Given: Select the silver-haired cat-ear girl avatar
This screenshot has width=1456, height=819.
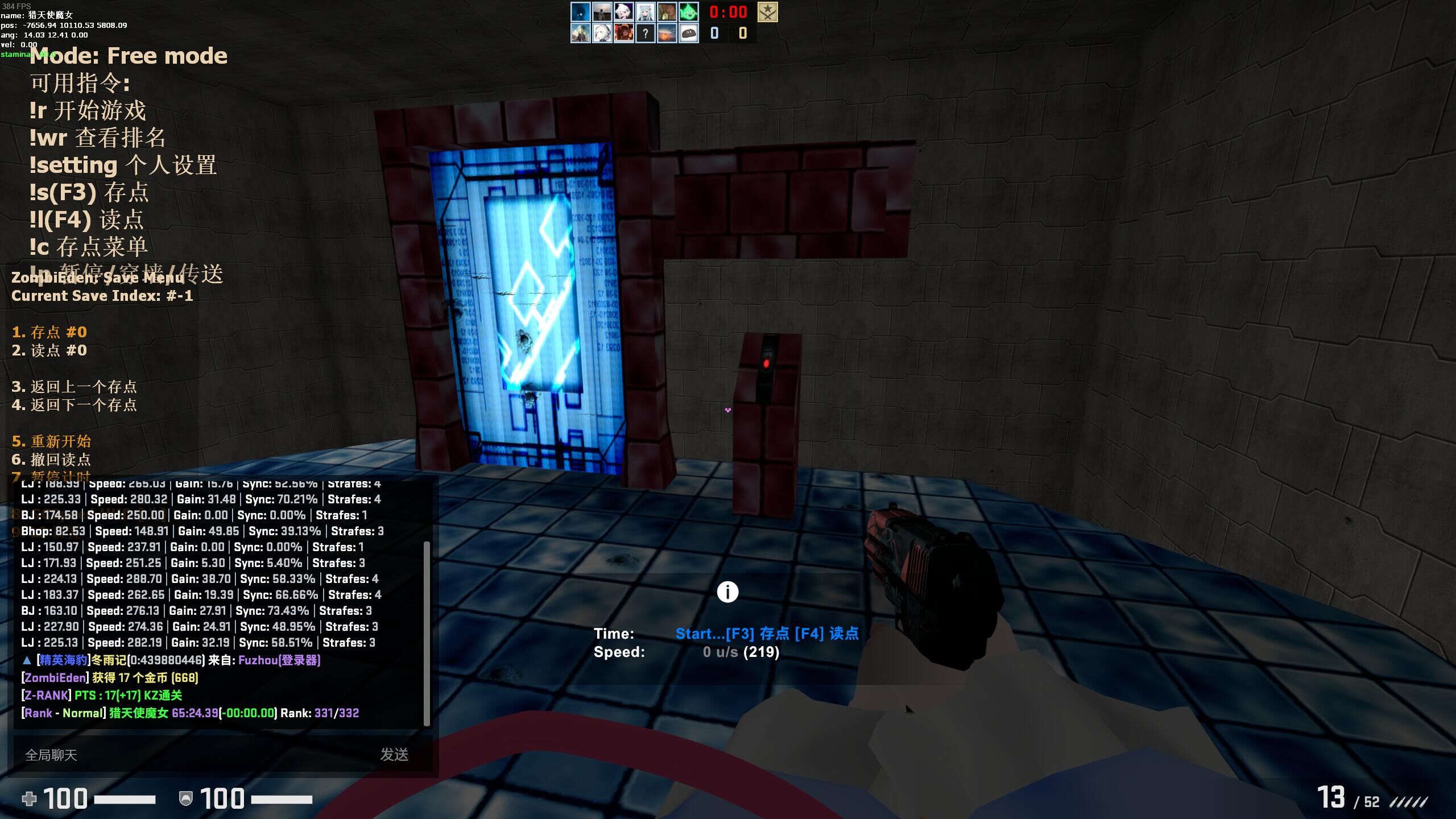Looking at the screenshot, I should click(645, 12).
